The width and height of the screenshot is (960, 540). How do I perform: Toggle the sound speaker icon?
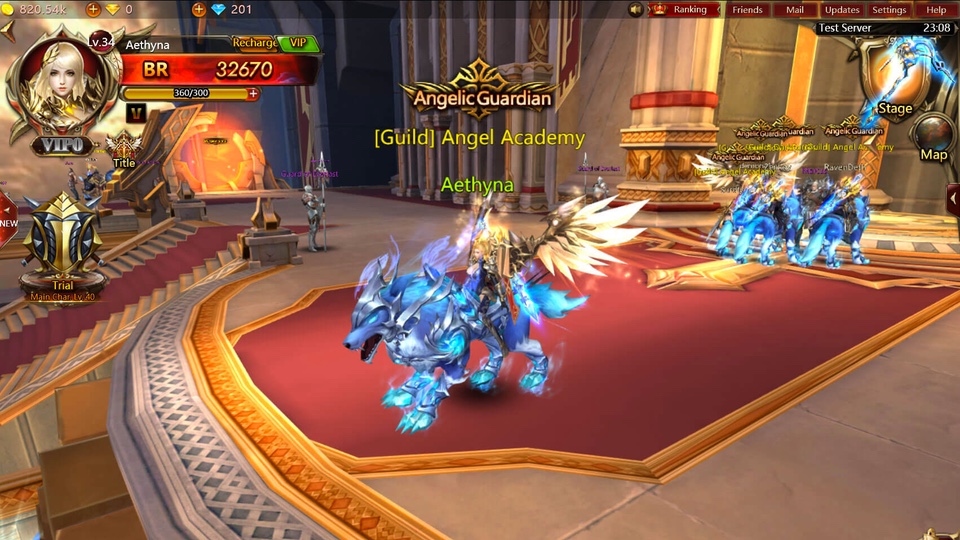point(636,10)
